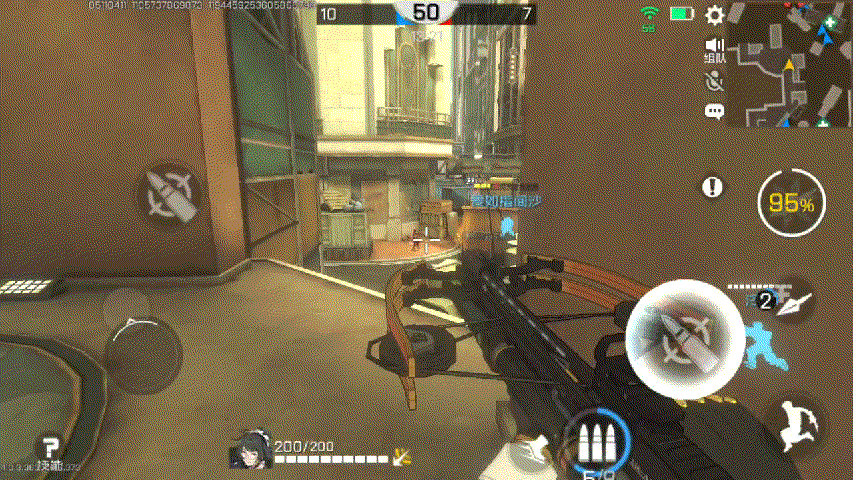Open the chat speech bubble
This screenshot has width=853, height=480.
714,112
